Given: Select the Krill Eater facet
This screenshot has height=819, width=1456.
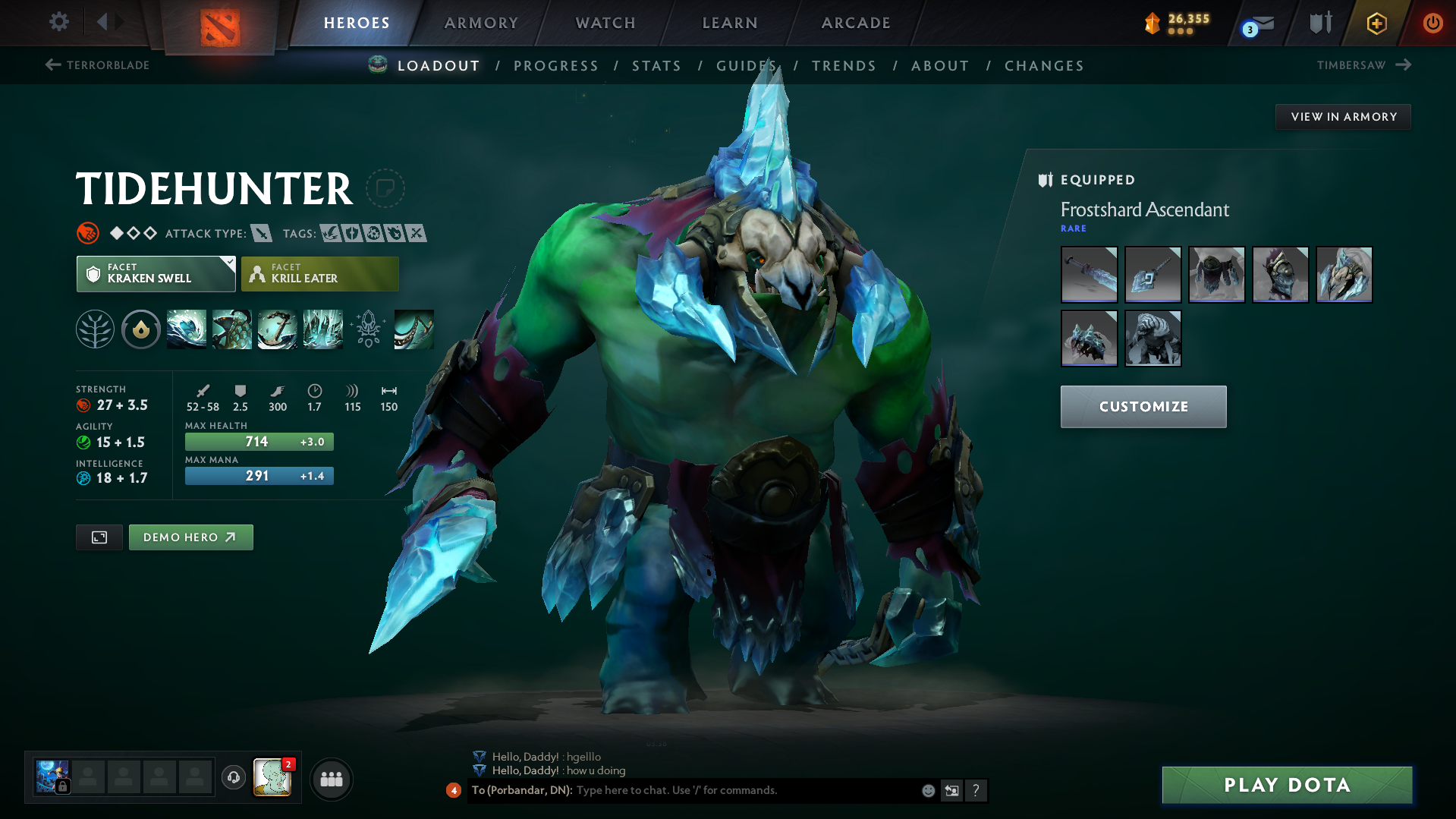Looking at the screenshot, I should click(319, 273).
